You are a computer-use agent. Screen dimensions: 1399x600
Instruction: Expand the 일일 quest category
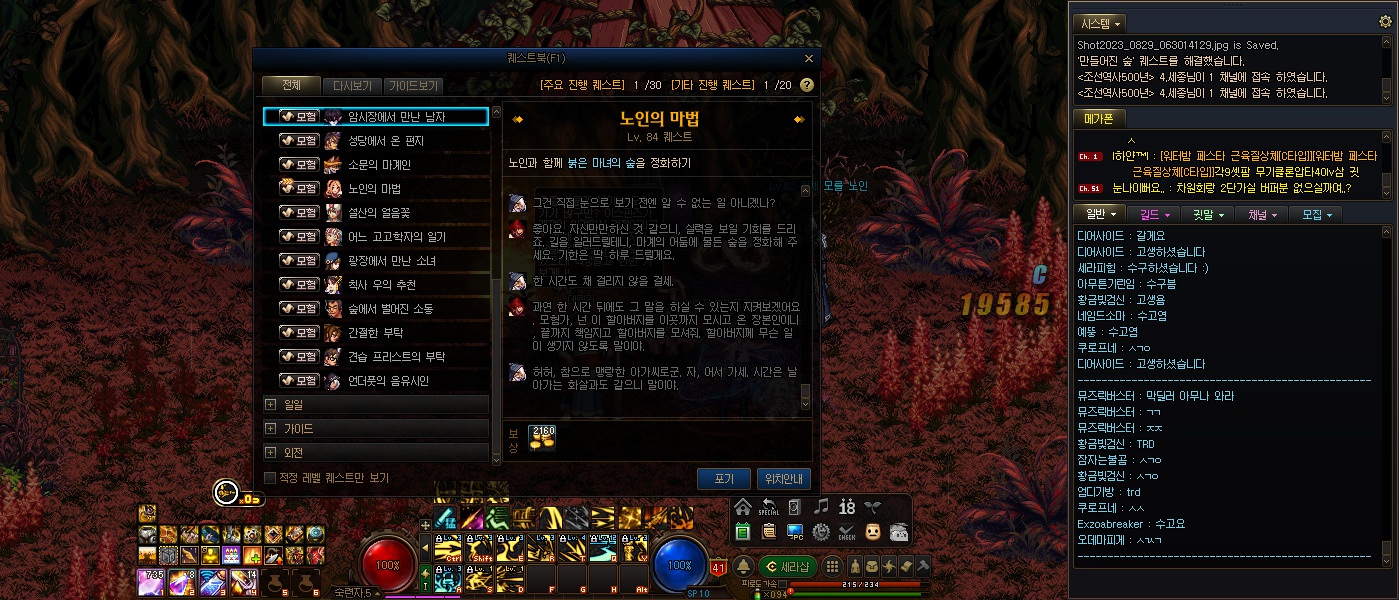pos(376,405)
